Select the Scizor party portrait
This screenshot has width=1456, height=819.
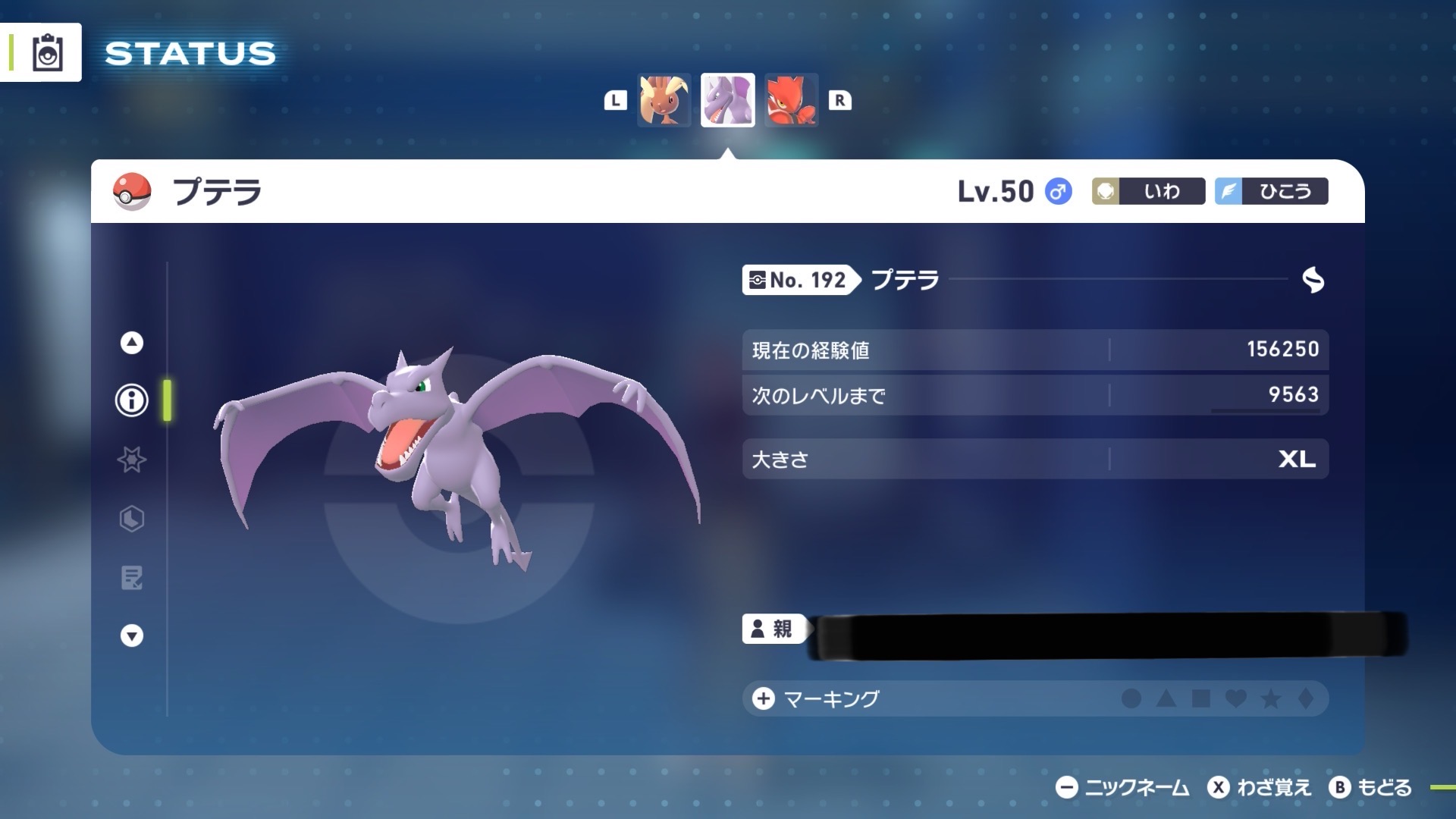pos(791,100)
